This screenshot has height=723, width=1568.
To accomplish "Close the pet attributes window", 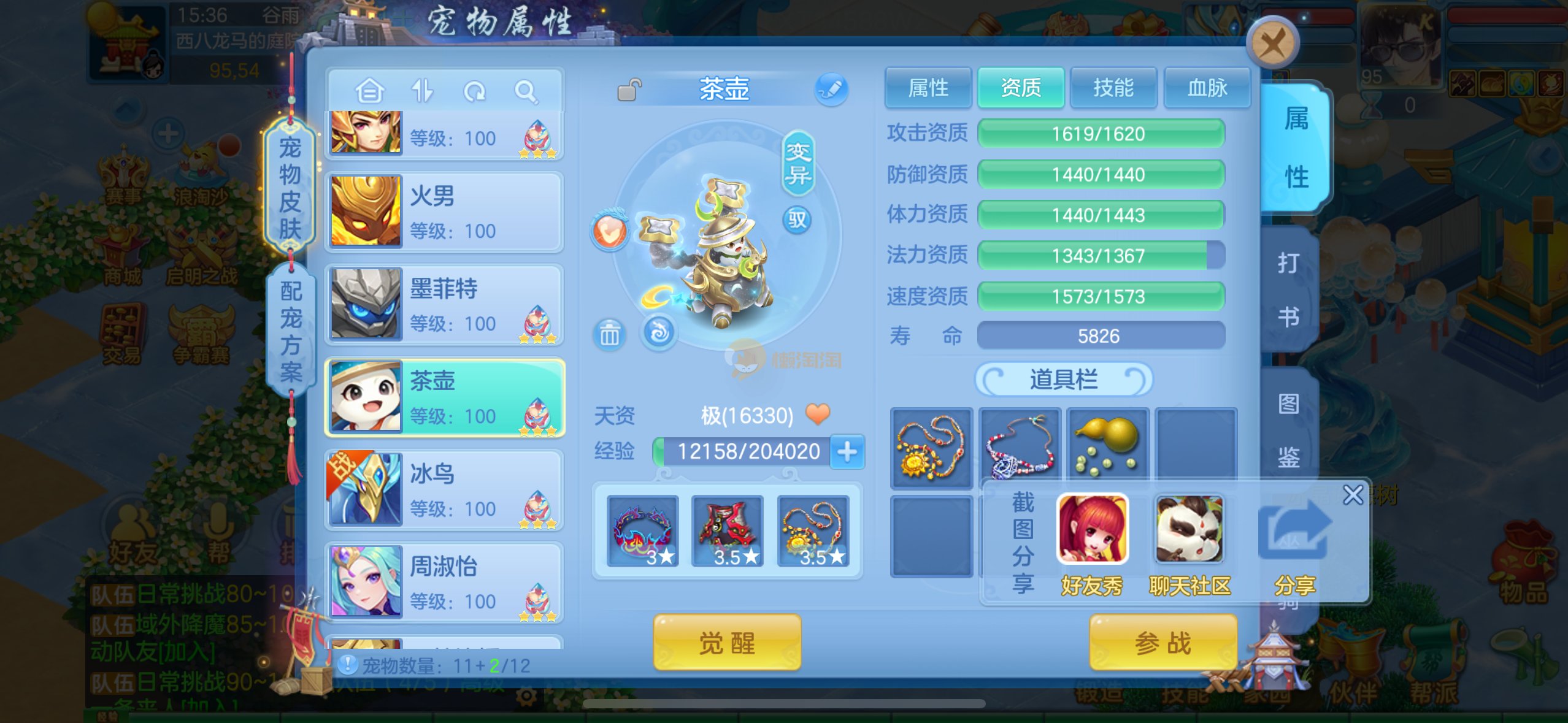I will [x=1272, y=43].
